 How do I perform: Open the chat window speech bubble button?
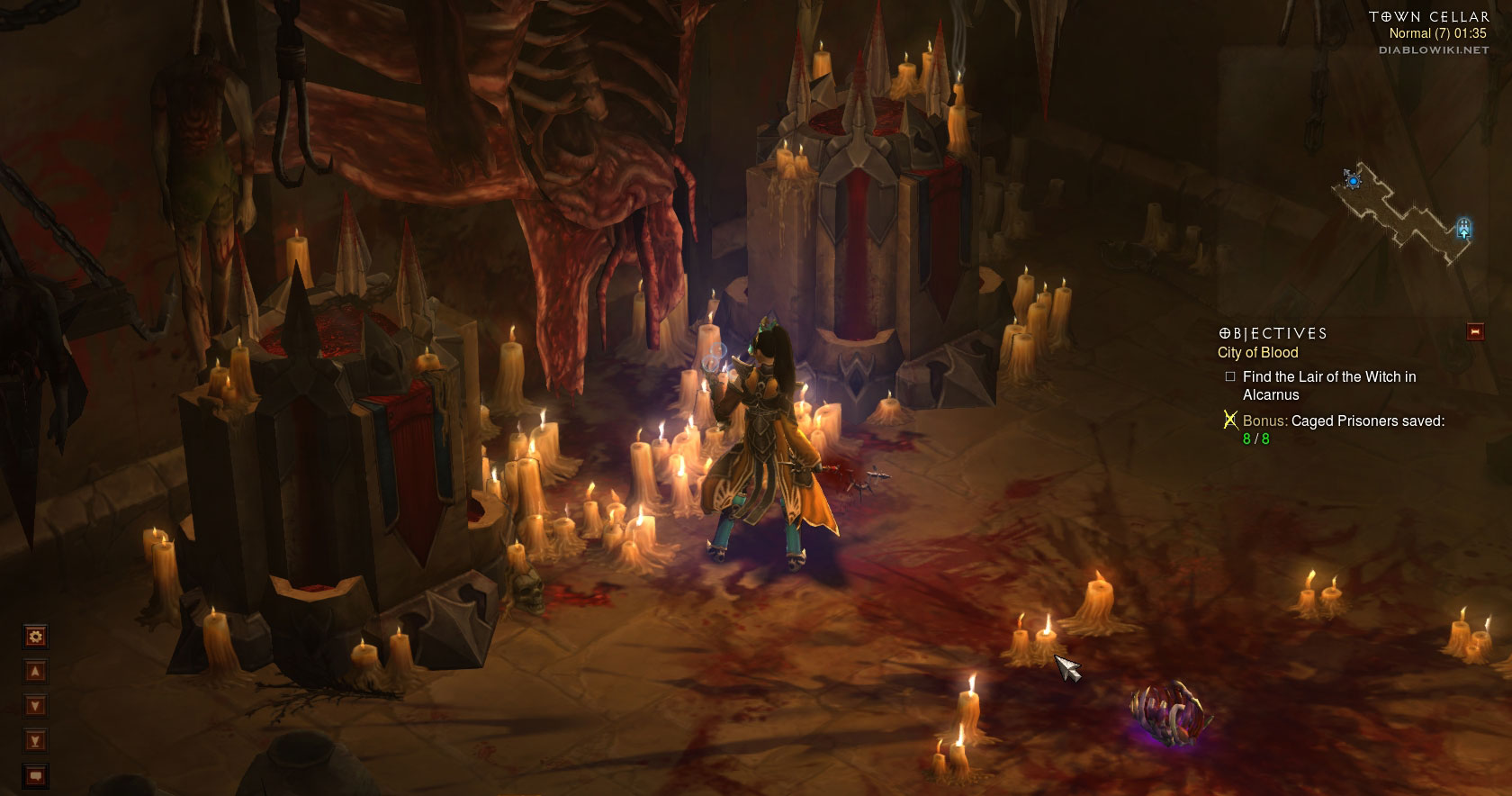click(x=36, y=775)
